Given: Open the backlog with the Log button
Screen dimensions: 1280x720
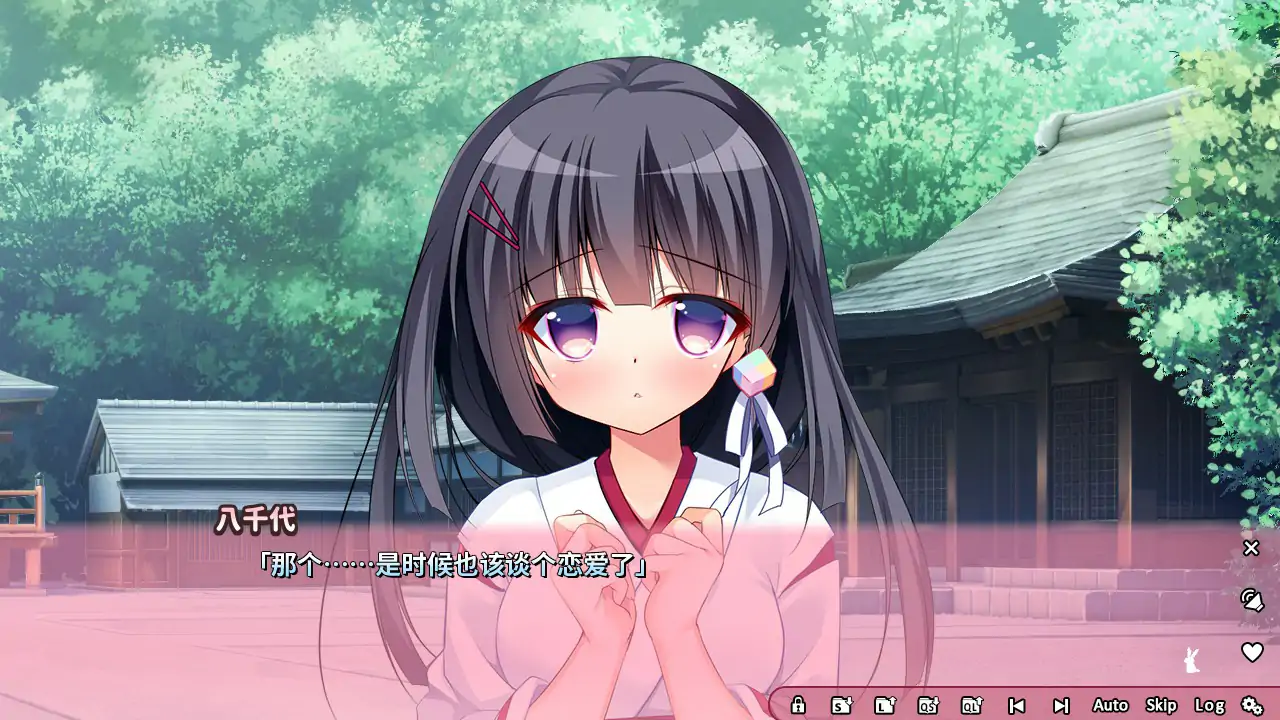Looking at the screenshot, I should pyautogui.click(x=1210, y=705).
